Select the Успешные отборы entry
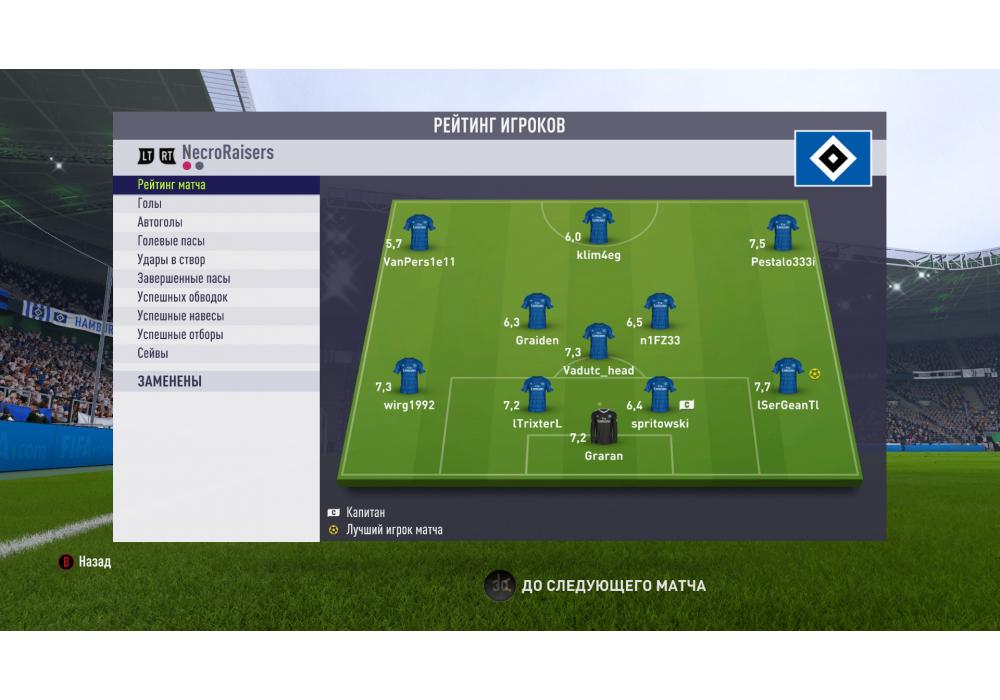The image size is (1000, 700). (215, 335)
